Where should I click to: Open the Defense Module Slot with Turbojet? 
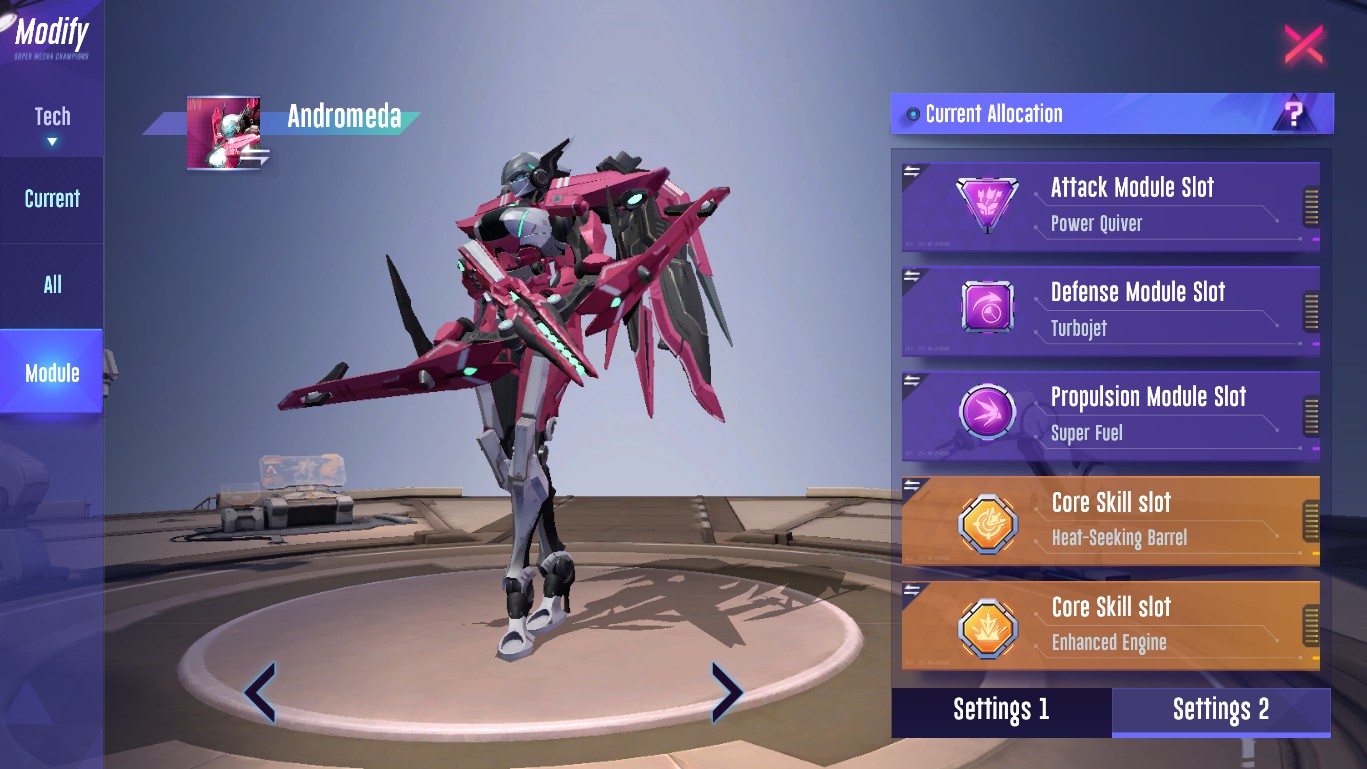[x=1110, y=310]
